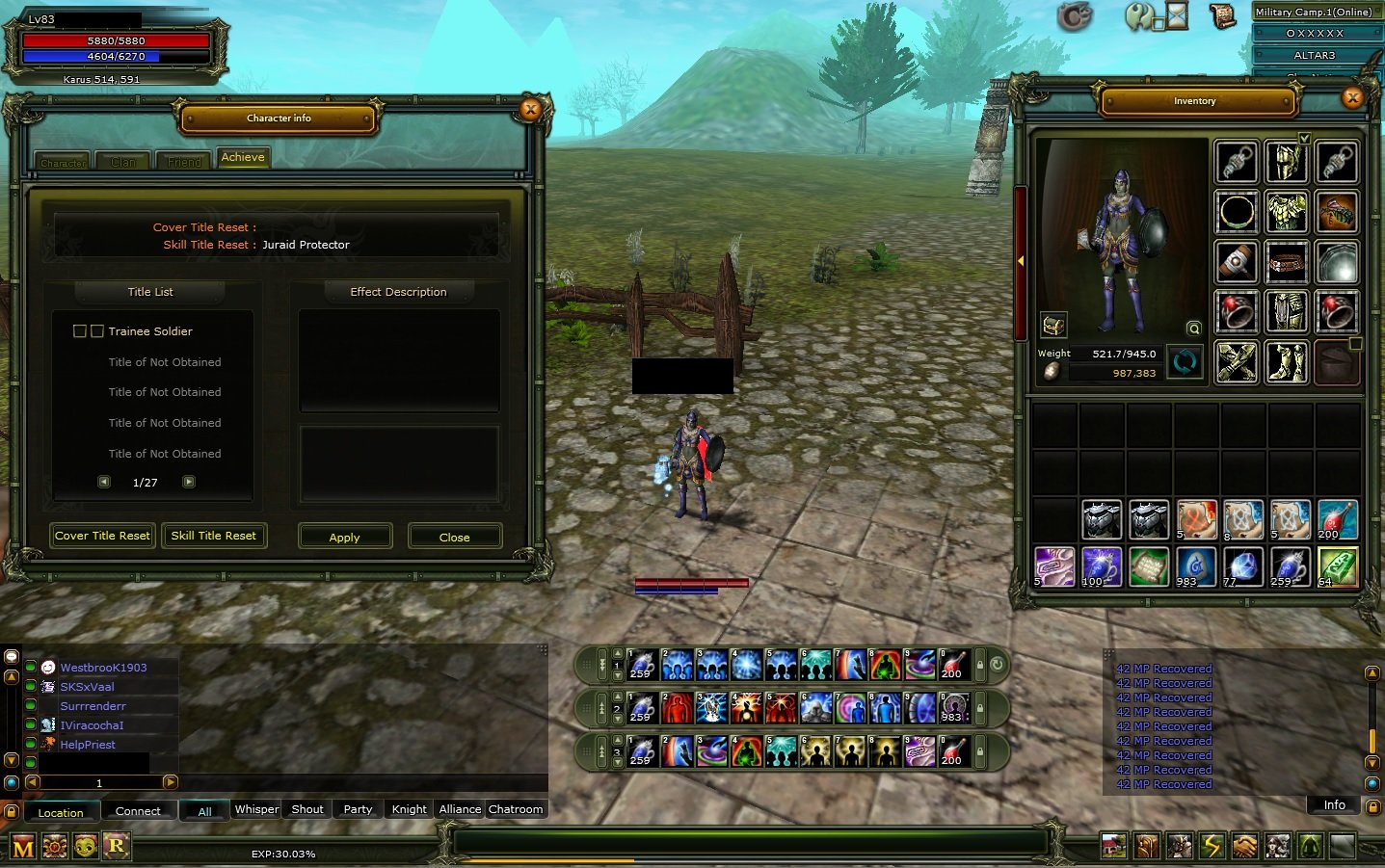
Task: Check the Trainee Soldier title checkbox
Action: (80, 330)
